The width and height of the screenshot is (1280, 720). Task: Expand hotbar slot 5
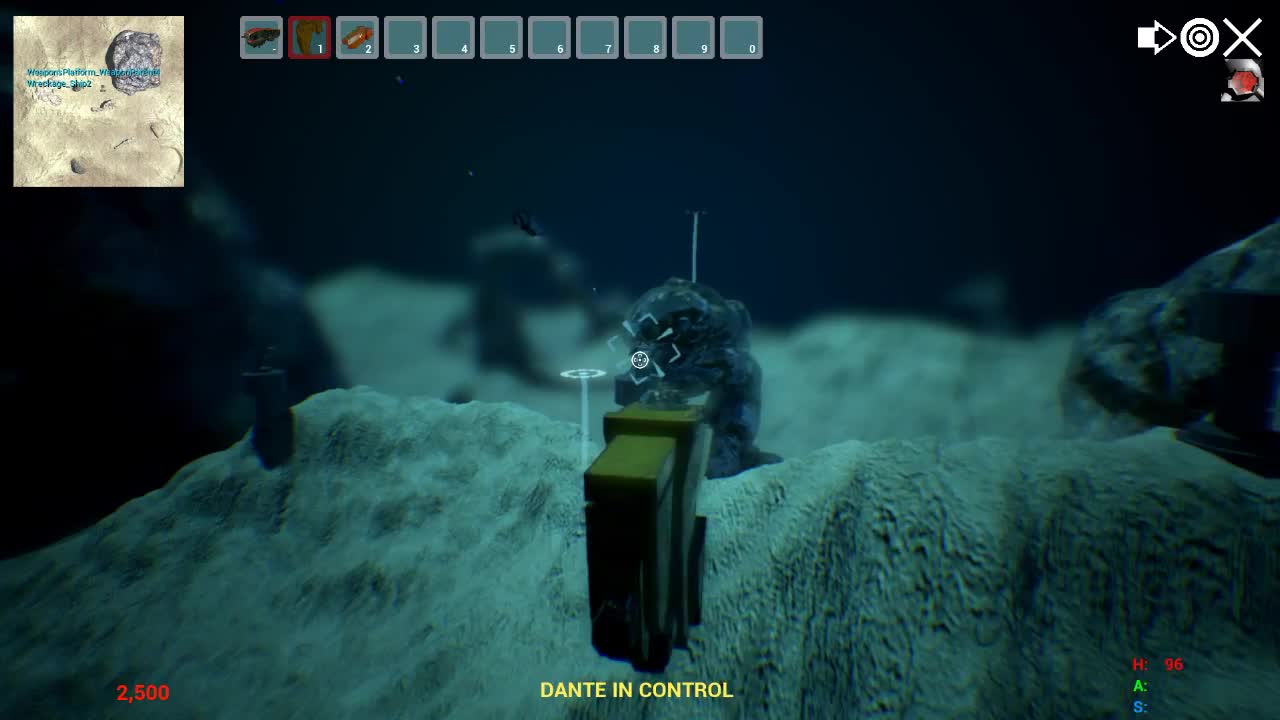(x=501, y=37)
